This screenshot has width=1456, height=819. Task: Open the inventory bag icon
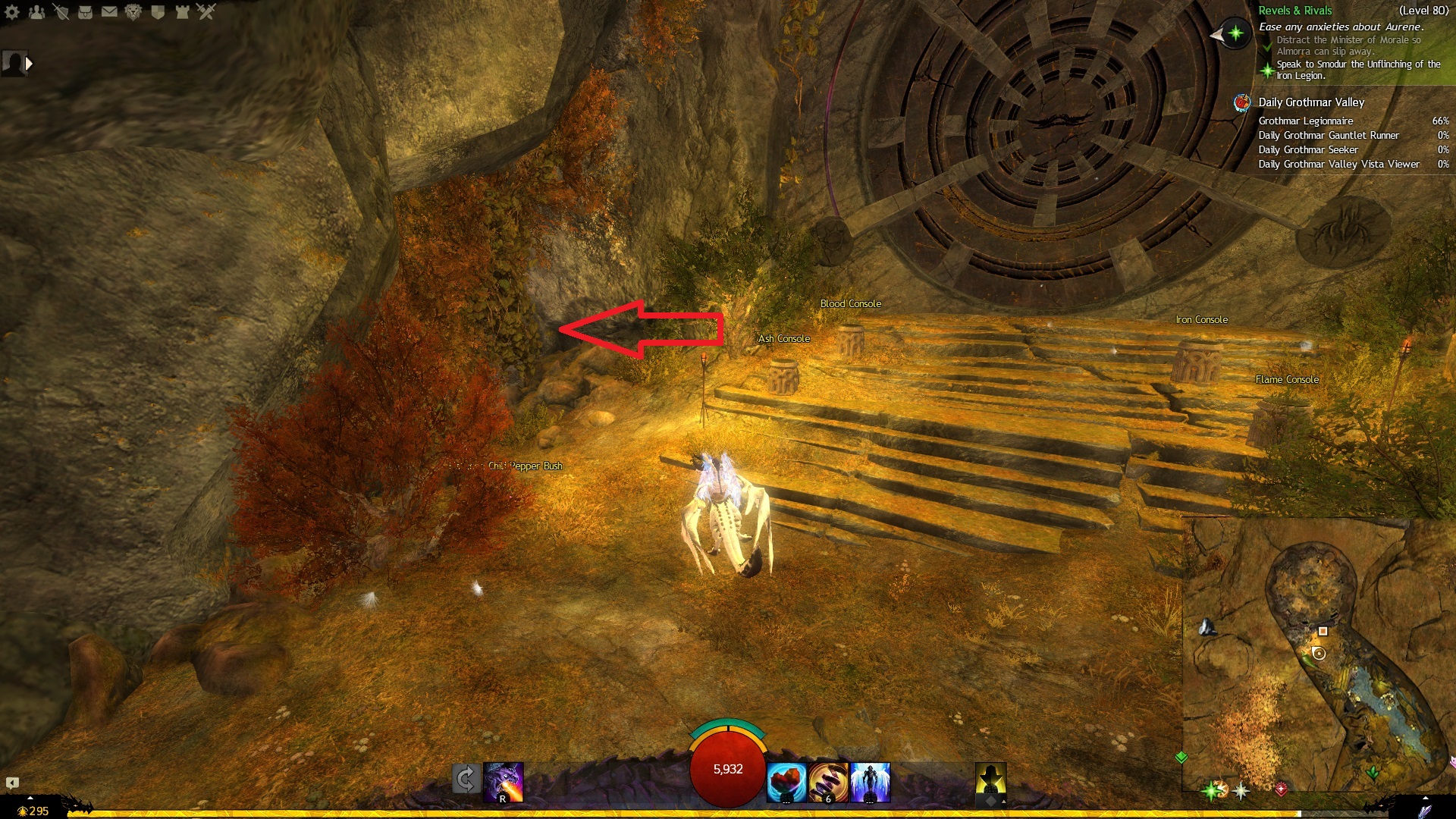(x=85, y=12)
